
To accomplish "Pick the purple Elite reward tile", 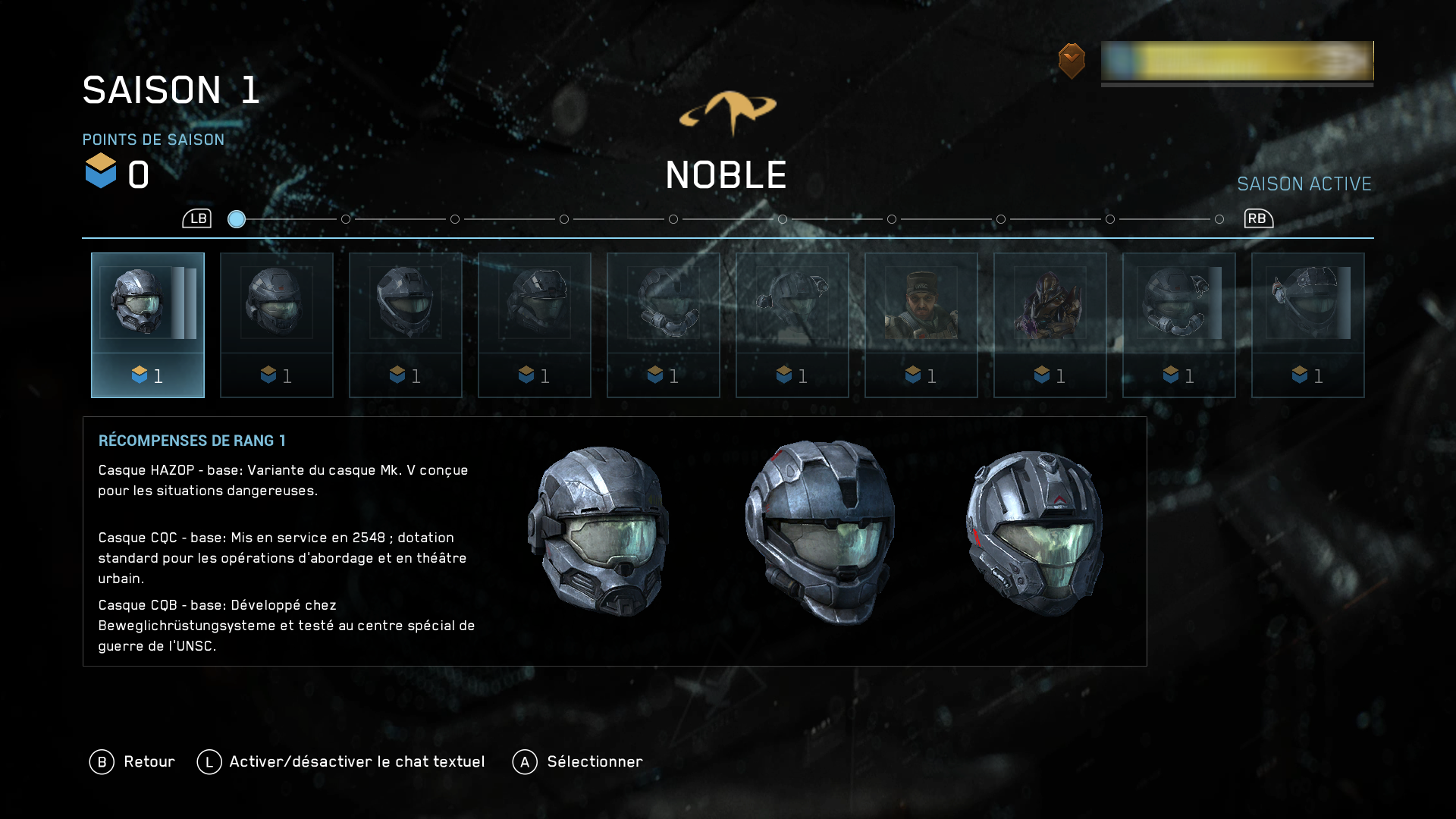I will click(1050, 325).
